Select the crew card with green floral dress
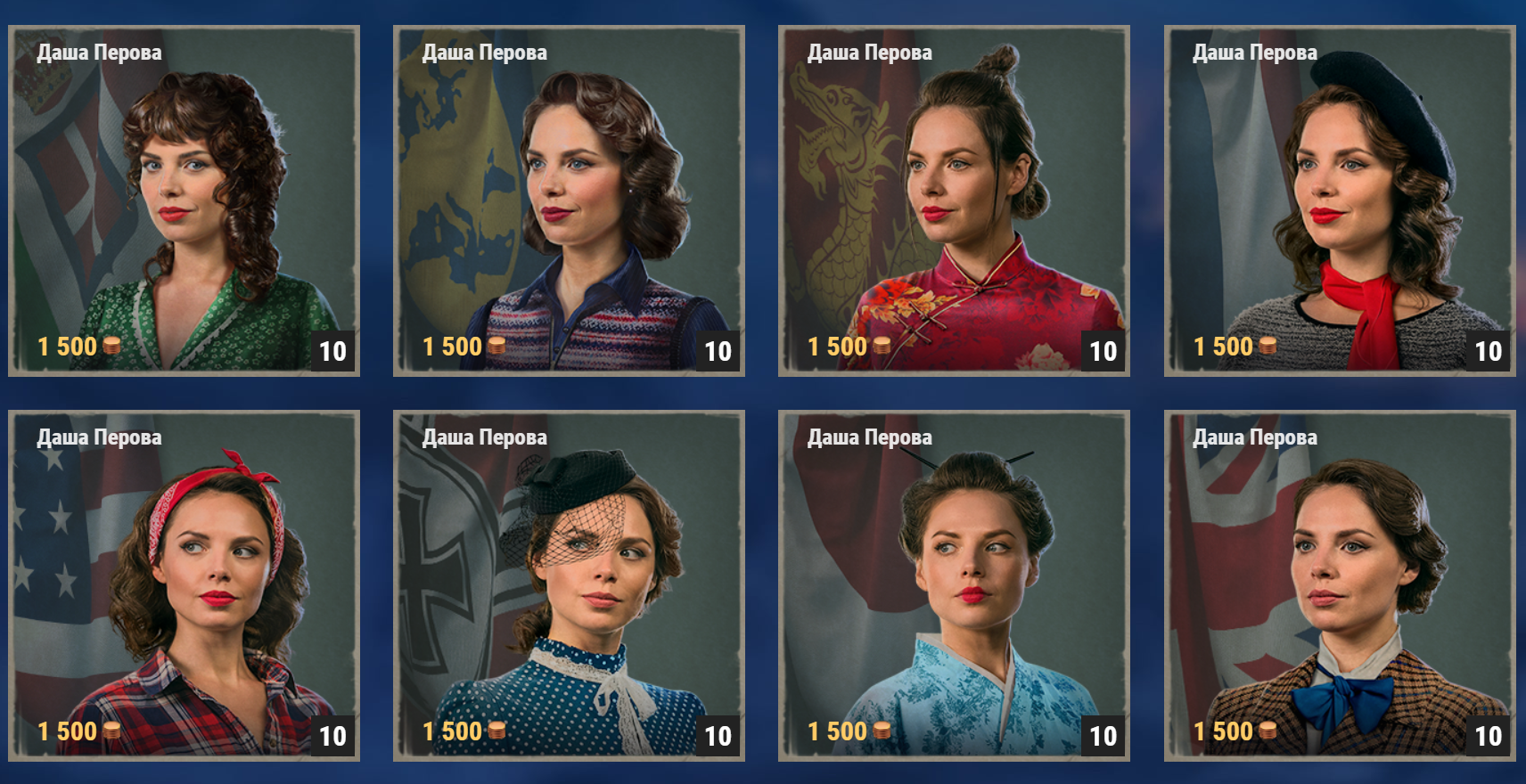Image resolution: width=1526 pixels, height=784 pixels. 184,200
